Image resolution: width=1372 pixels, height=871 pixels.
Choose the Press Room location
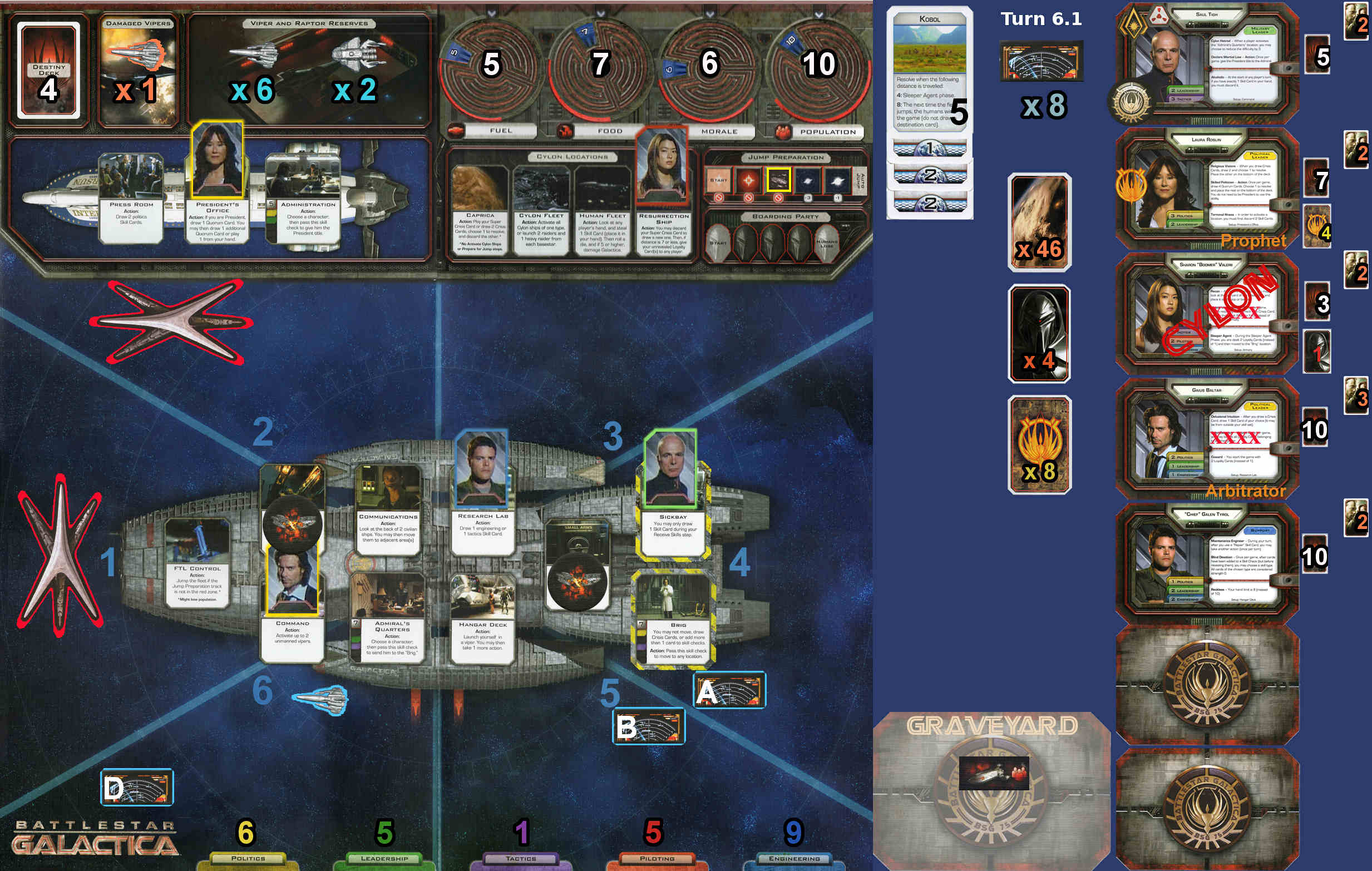click(131, 199)
